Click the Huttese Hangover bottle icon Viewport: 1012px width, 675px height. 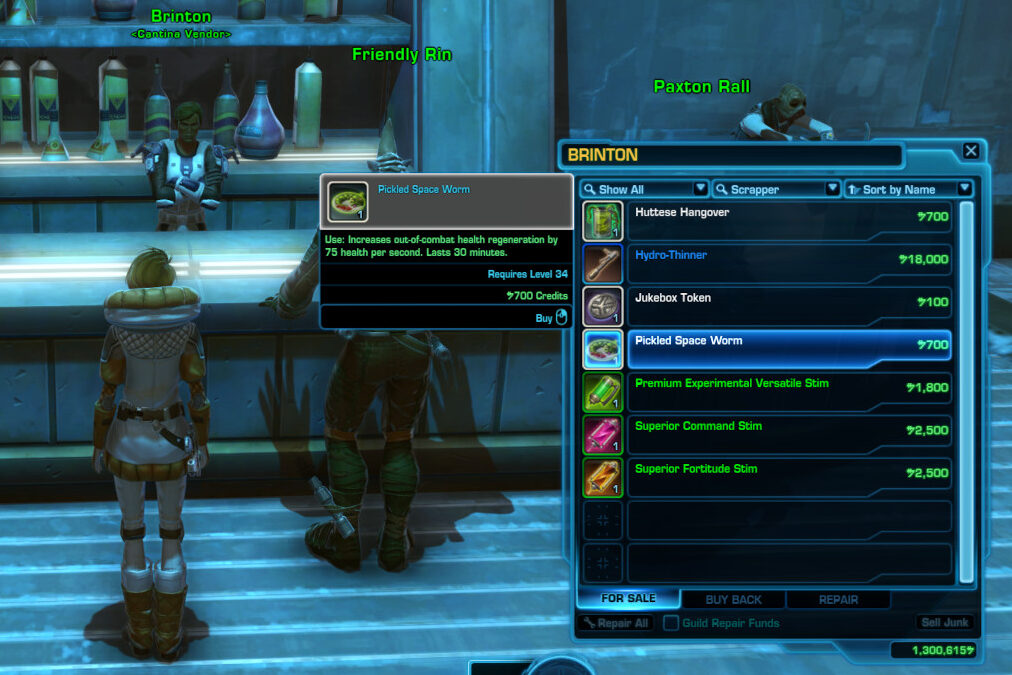(603, 221)
